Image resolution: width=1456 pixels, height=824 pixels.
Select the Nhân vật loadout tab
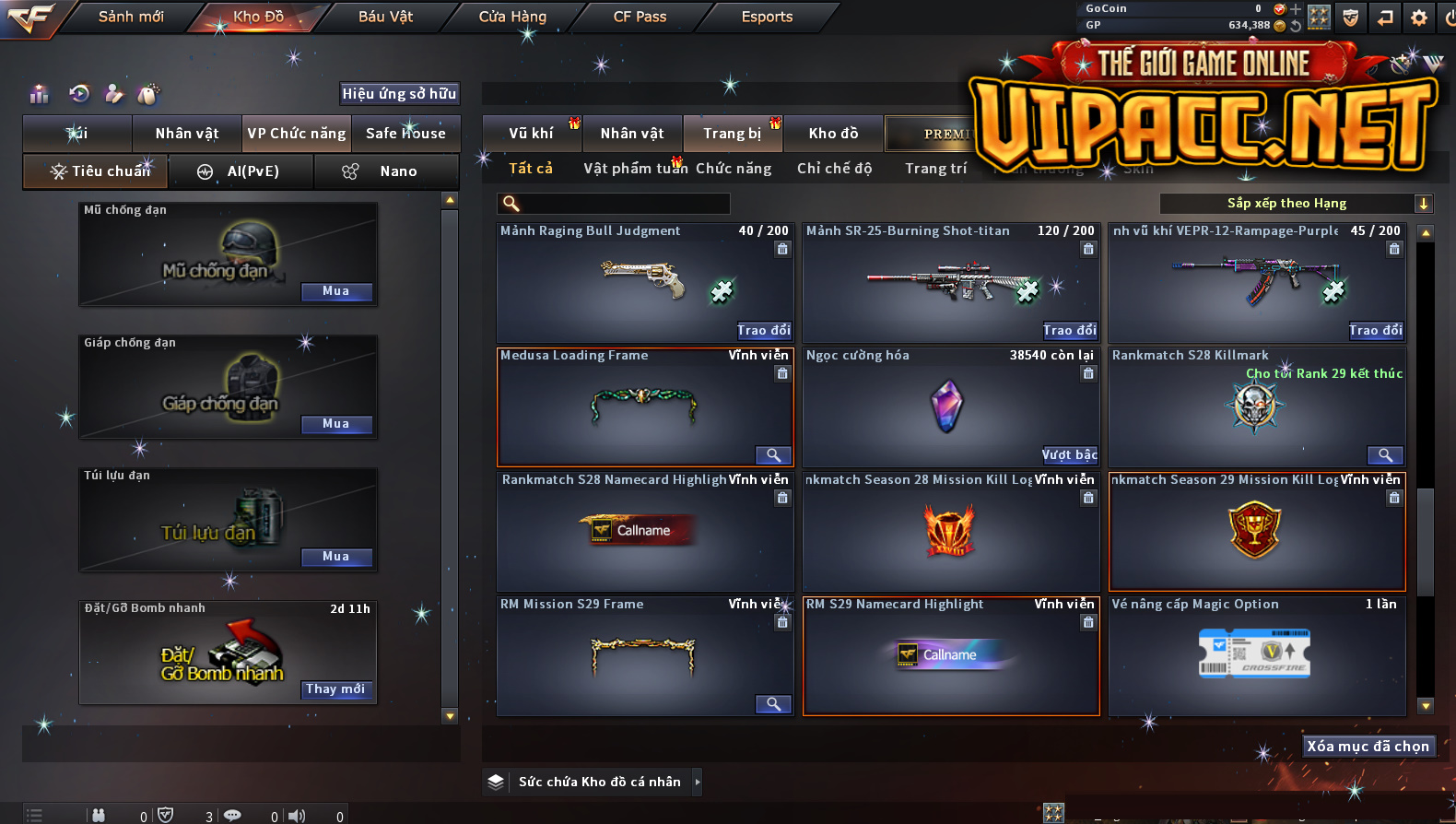pyautogui.click(x=187, y=134)
